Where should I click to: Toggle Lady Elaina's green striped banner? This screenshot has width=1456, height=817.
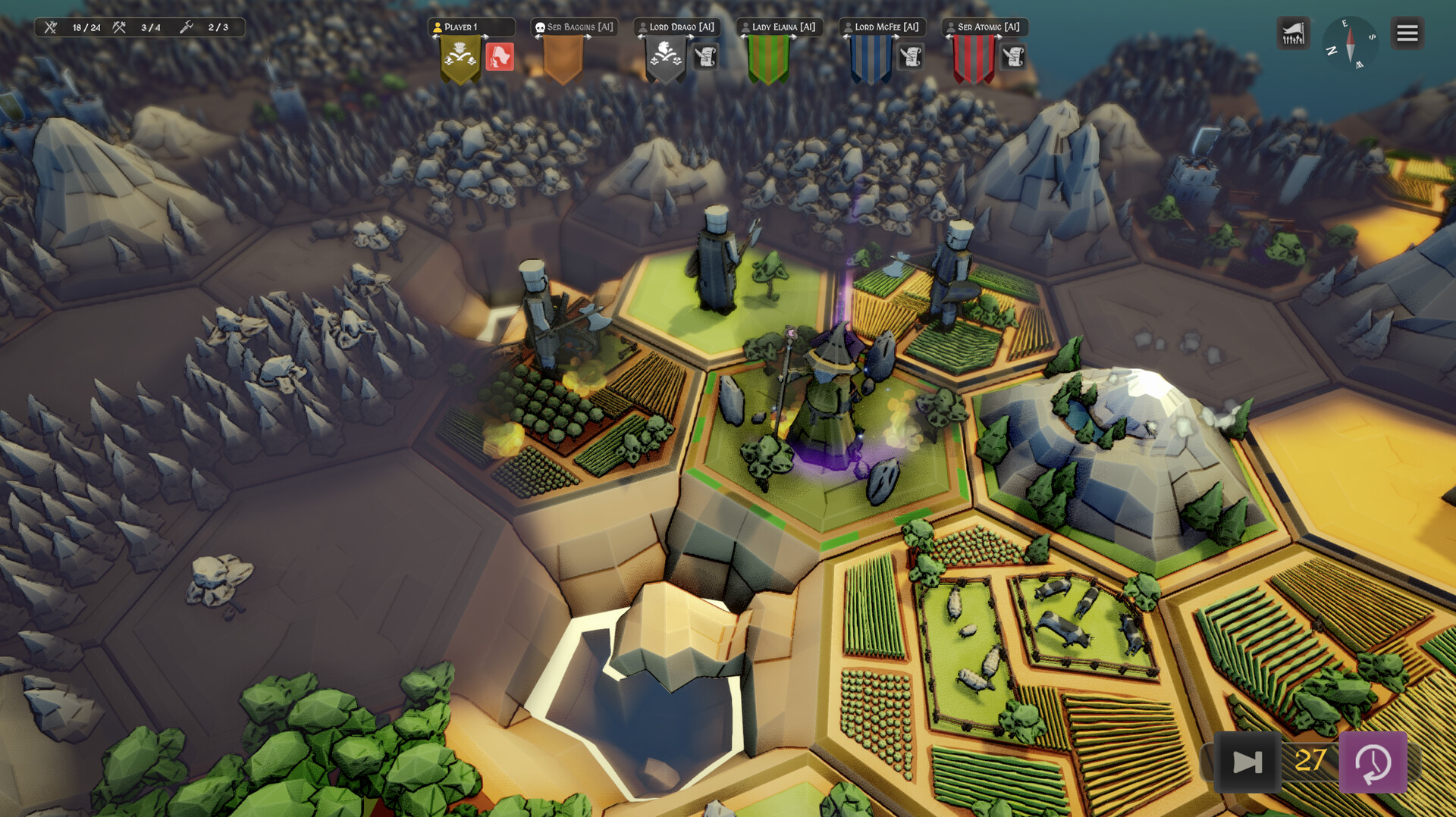(x=768, y=57)
